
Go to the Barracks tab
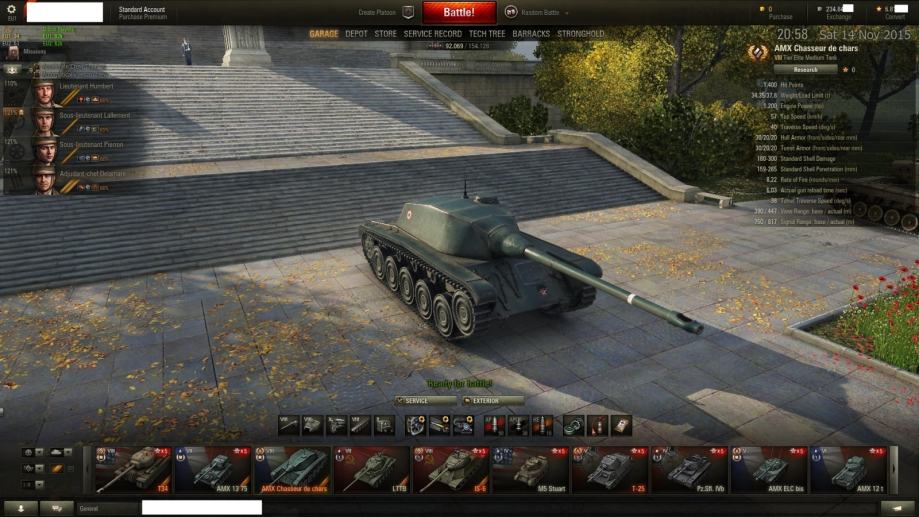coord(531,34)
